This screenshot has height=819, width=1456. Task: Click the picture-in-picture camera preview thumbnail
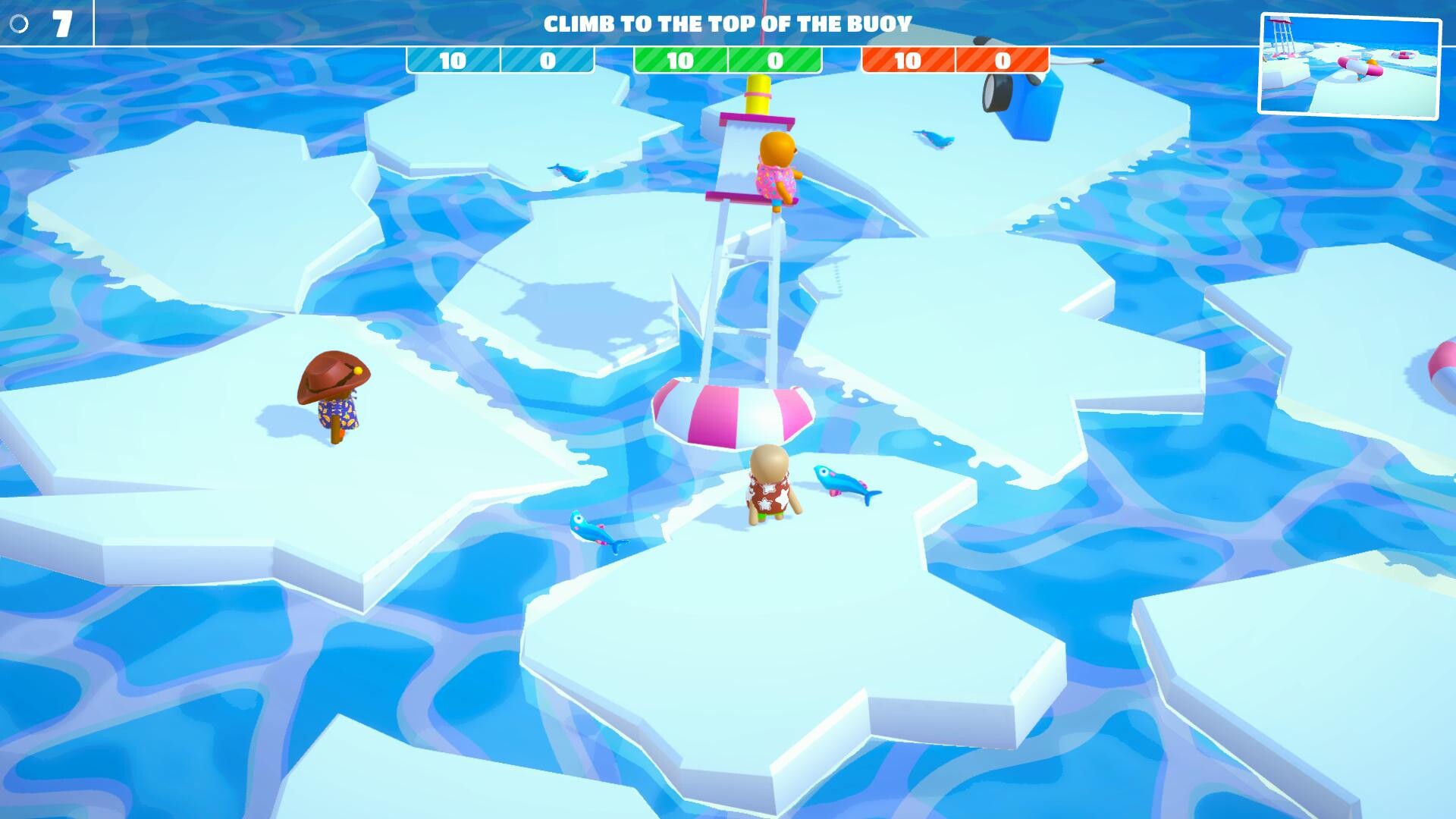pyautogui.click(x=1349, y=66)
